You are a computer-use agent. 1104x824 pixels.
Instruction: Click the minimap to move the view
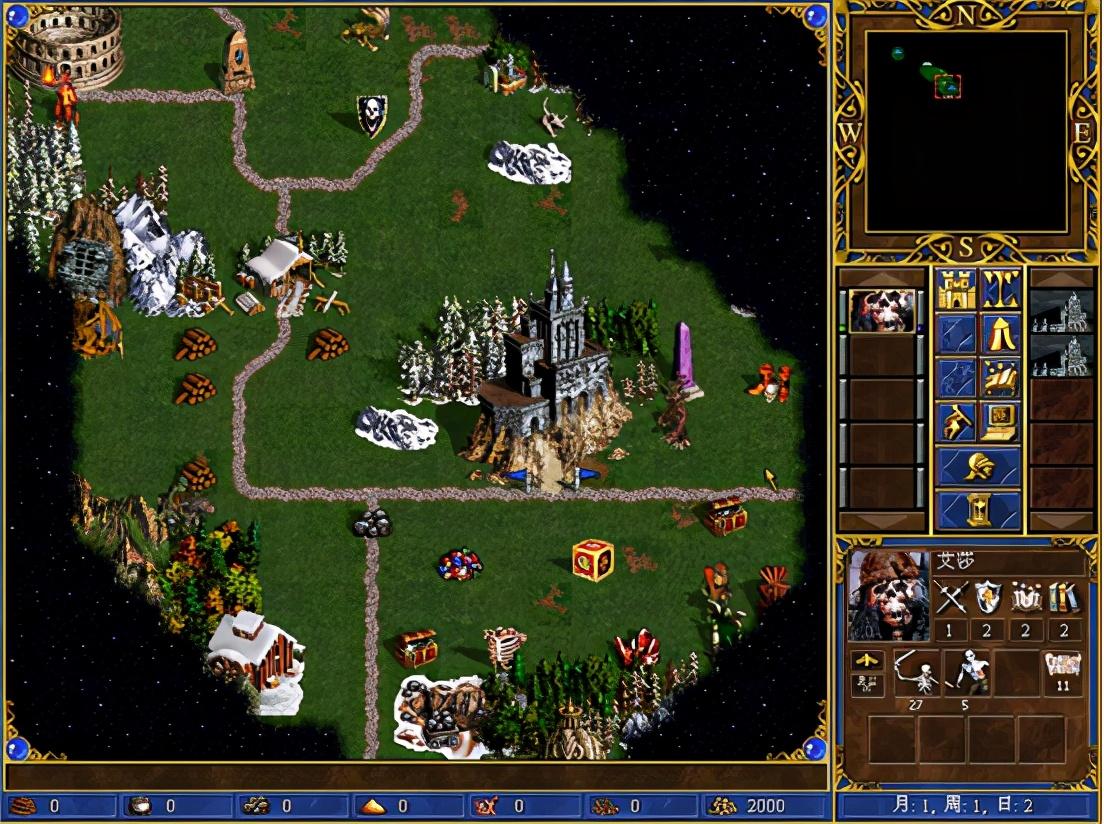pos(965,132)
